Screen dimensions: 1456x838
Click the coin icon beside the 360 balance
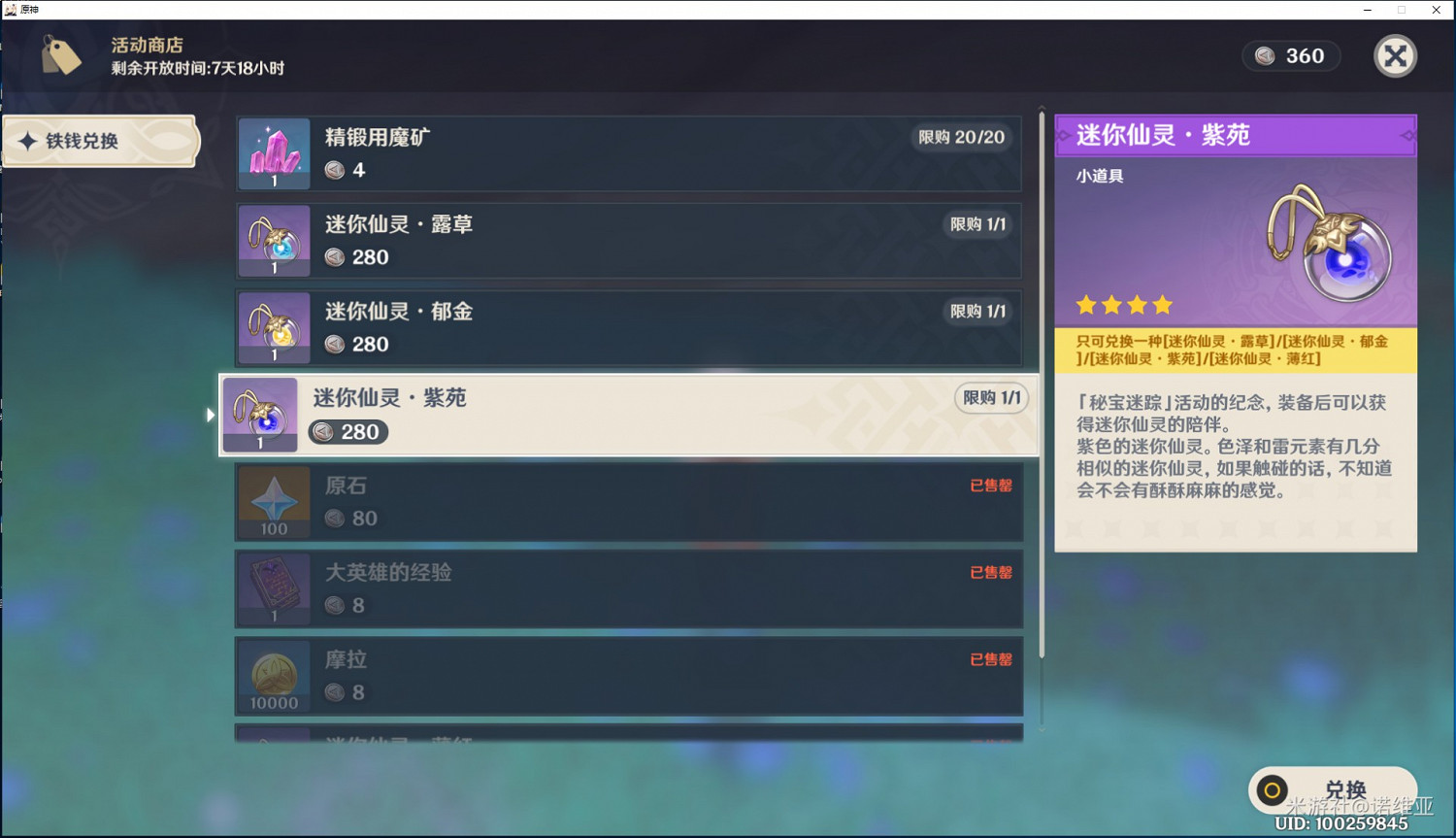coord(1266,55)
